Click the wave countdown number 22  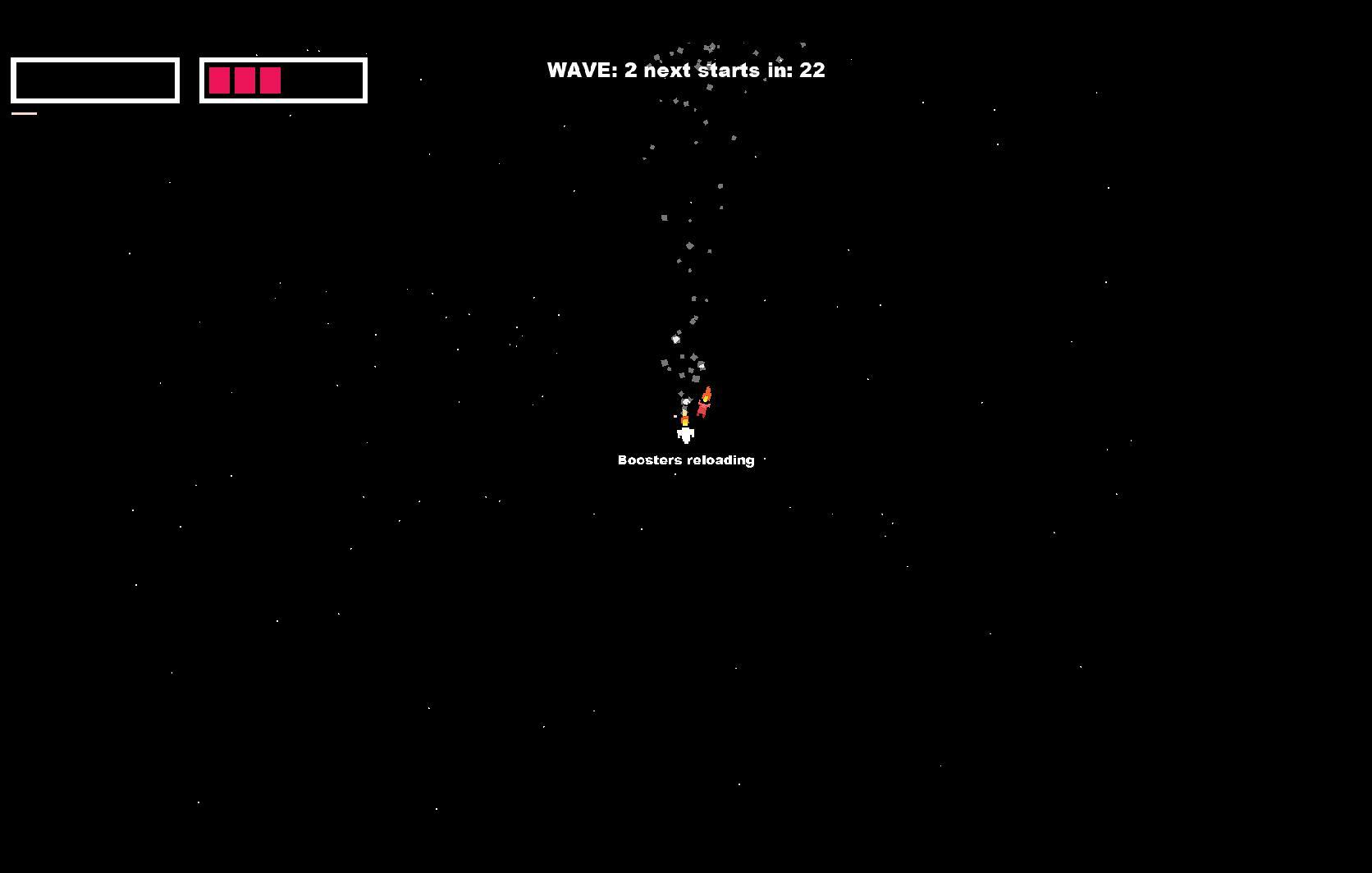(x=814, y=71)
